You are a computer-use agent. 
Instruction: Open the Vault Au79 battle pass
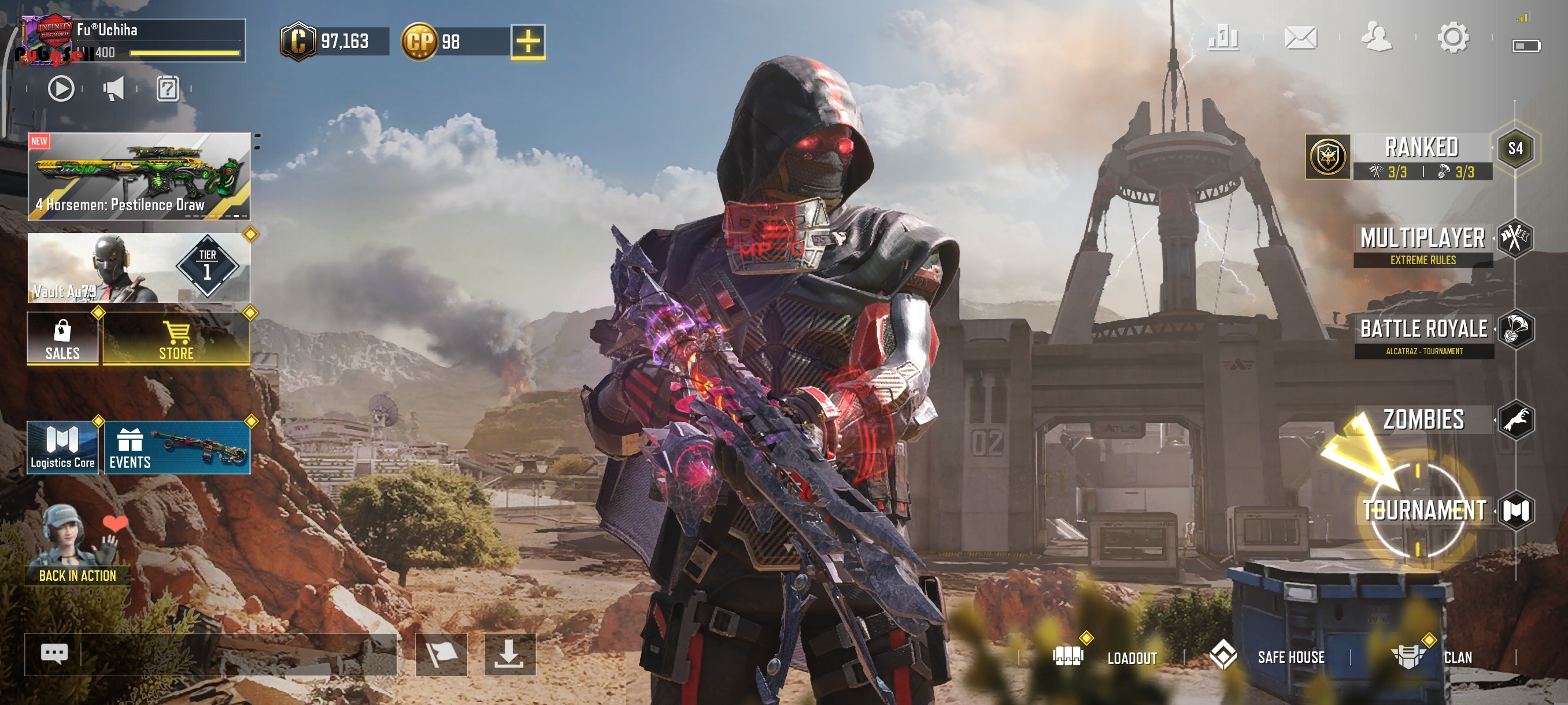coord(139,268)
